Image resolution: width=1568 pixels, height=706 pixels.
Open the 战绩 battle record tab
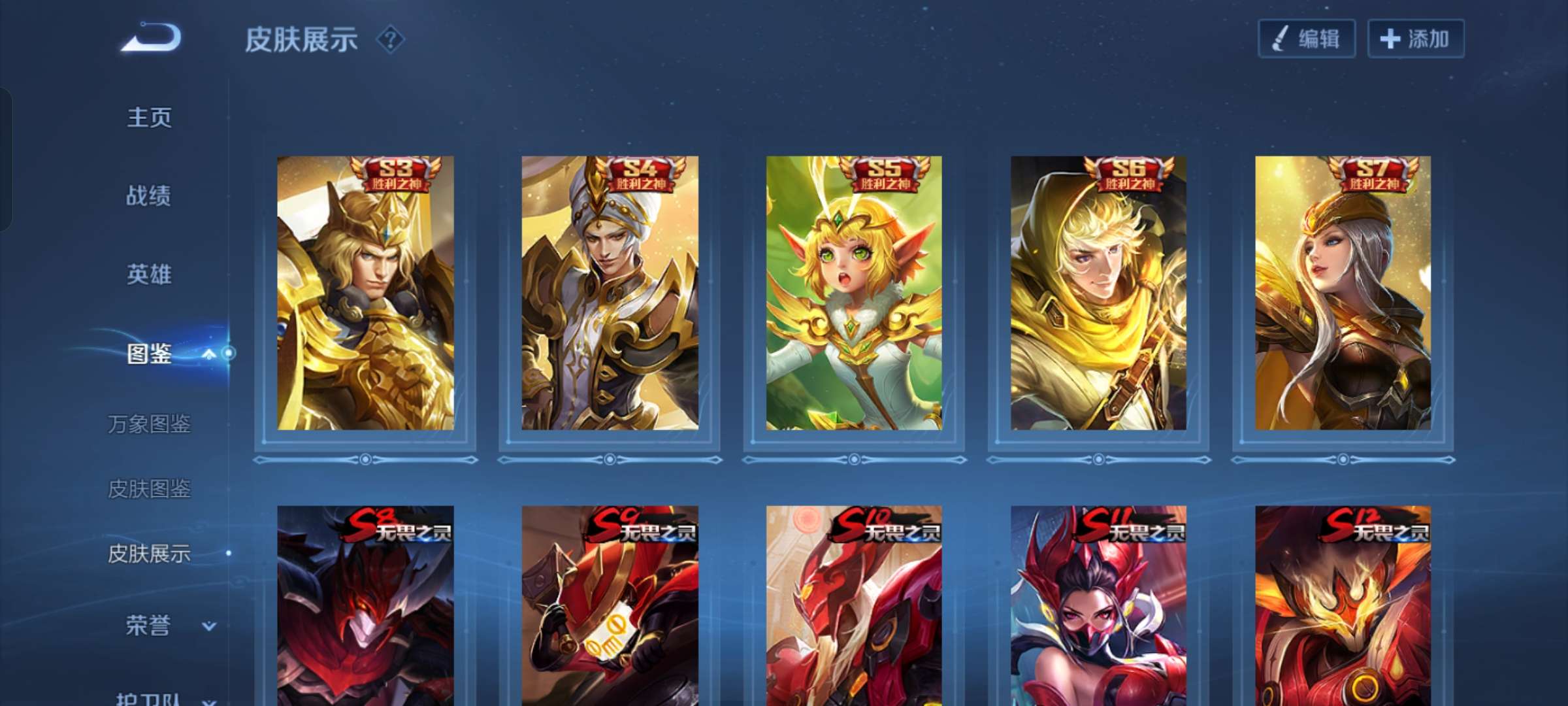pos(149,195)
